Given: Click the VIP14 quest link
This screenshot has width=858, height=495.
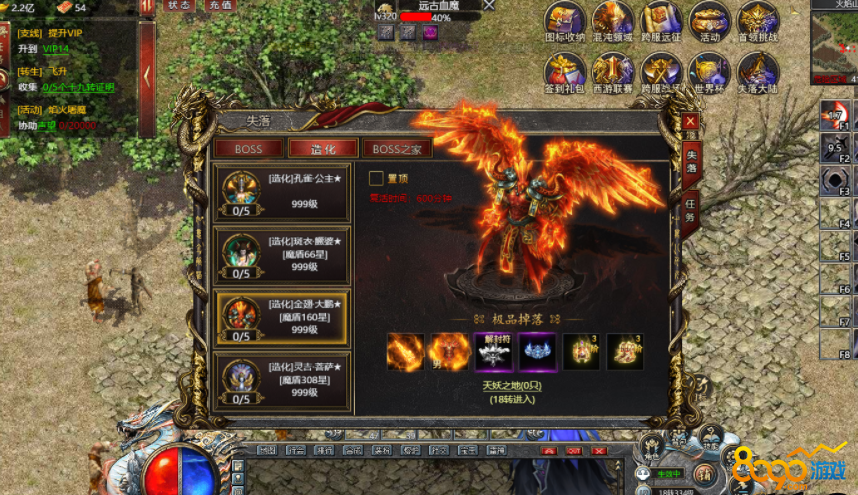Looking at the screenshot, I should click(x=56, y=48).
